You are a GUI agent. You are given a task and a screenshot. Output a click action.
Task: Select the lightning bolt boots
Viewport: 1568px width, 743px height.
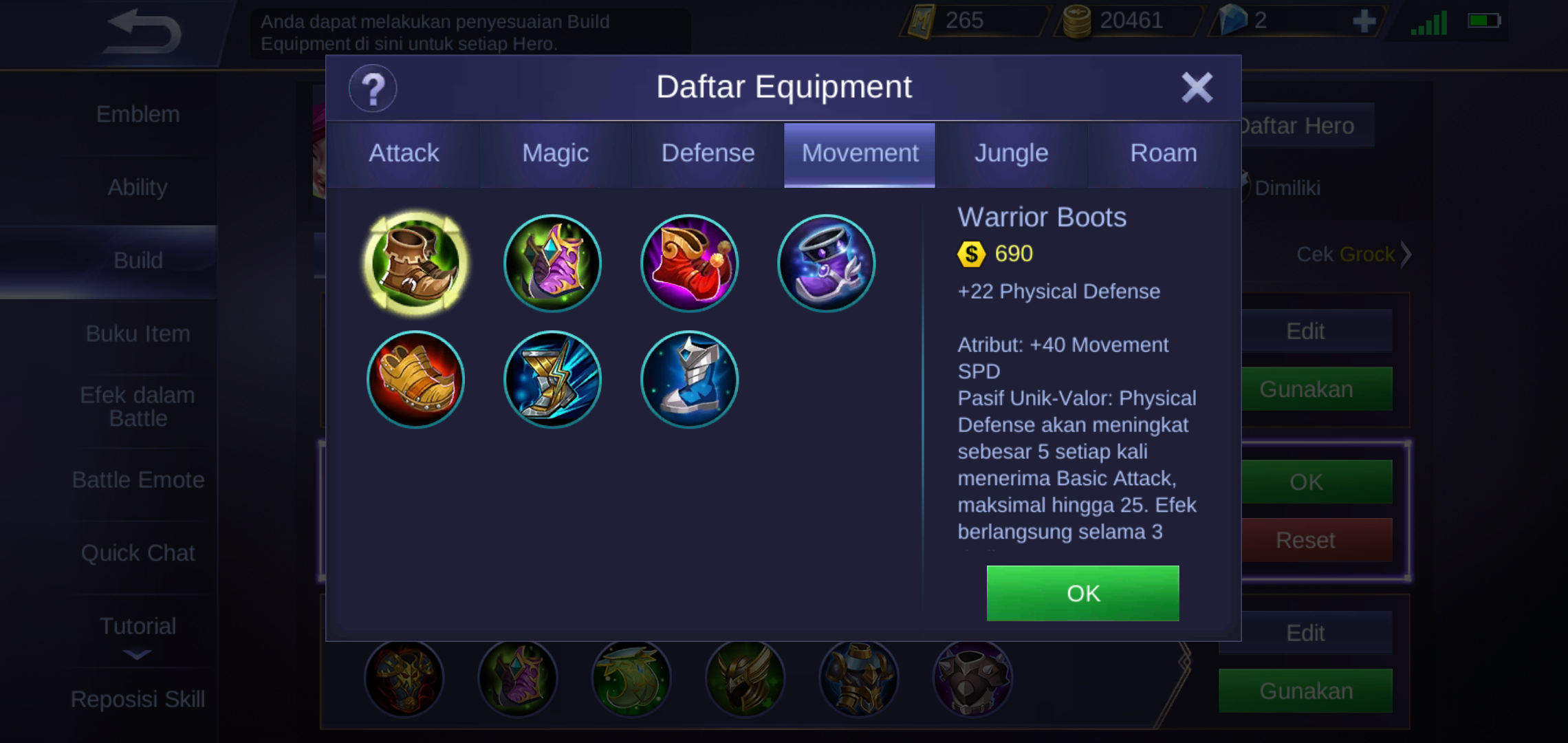coord(552,380)
